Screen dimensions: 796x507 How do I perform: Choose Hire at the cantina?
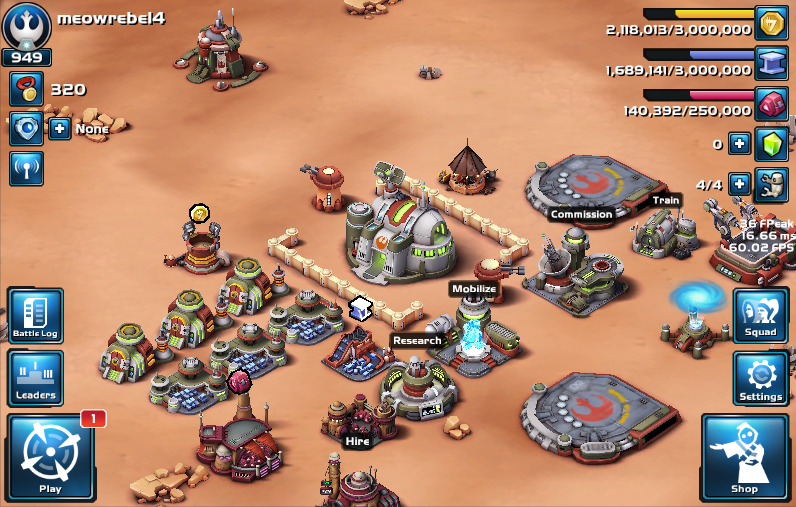click(357, 440)
